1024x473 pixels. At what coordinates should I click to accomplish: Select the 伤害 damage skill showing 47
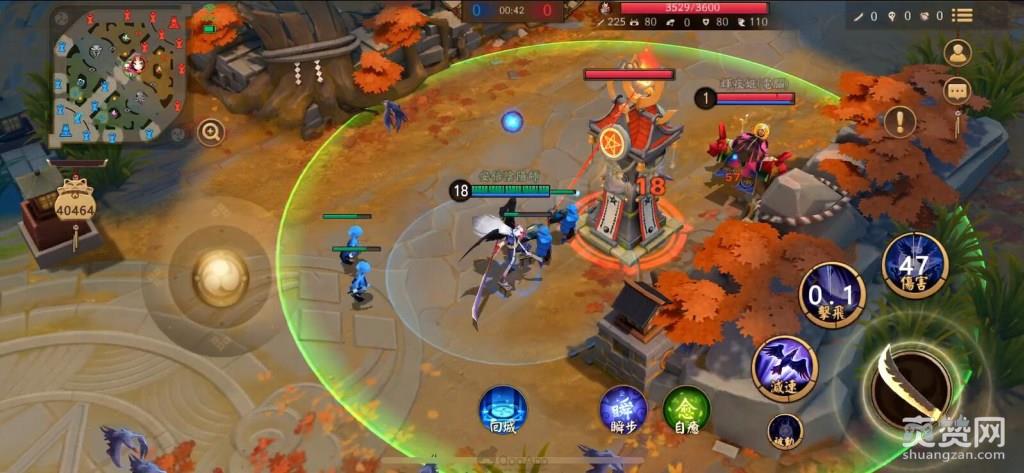pos(914,264)
